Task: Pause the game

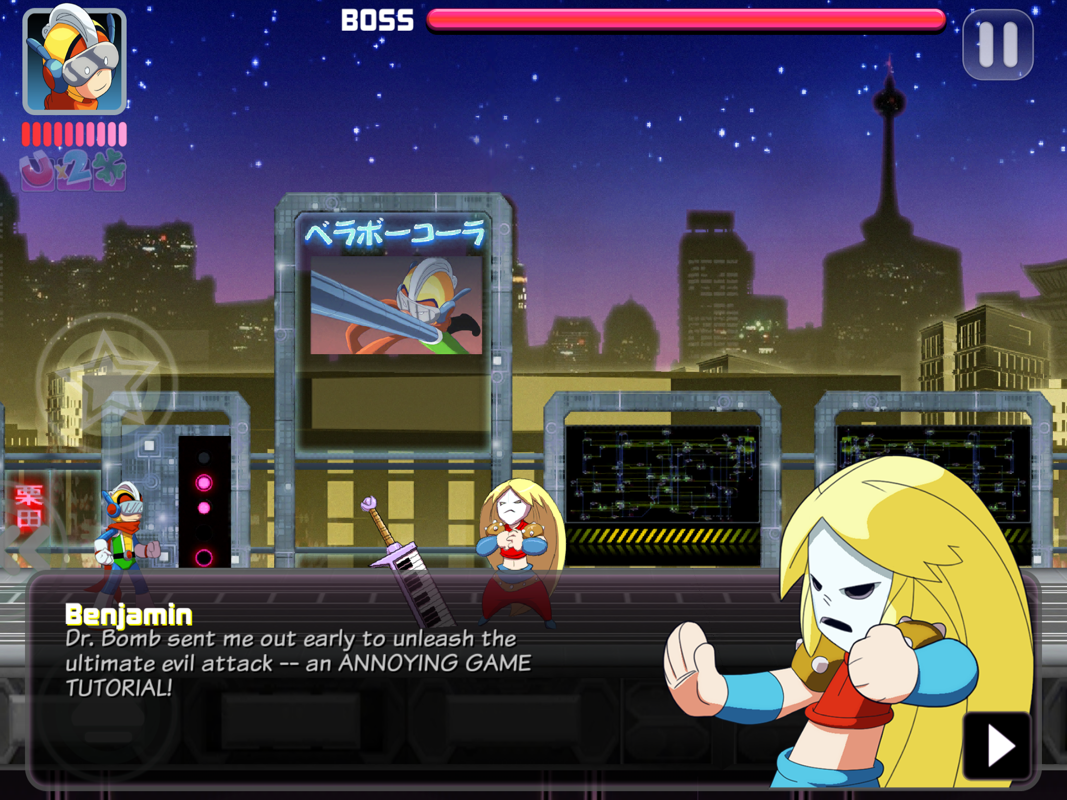Action: click(997, 45)
